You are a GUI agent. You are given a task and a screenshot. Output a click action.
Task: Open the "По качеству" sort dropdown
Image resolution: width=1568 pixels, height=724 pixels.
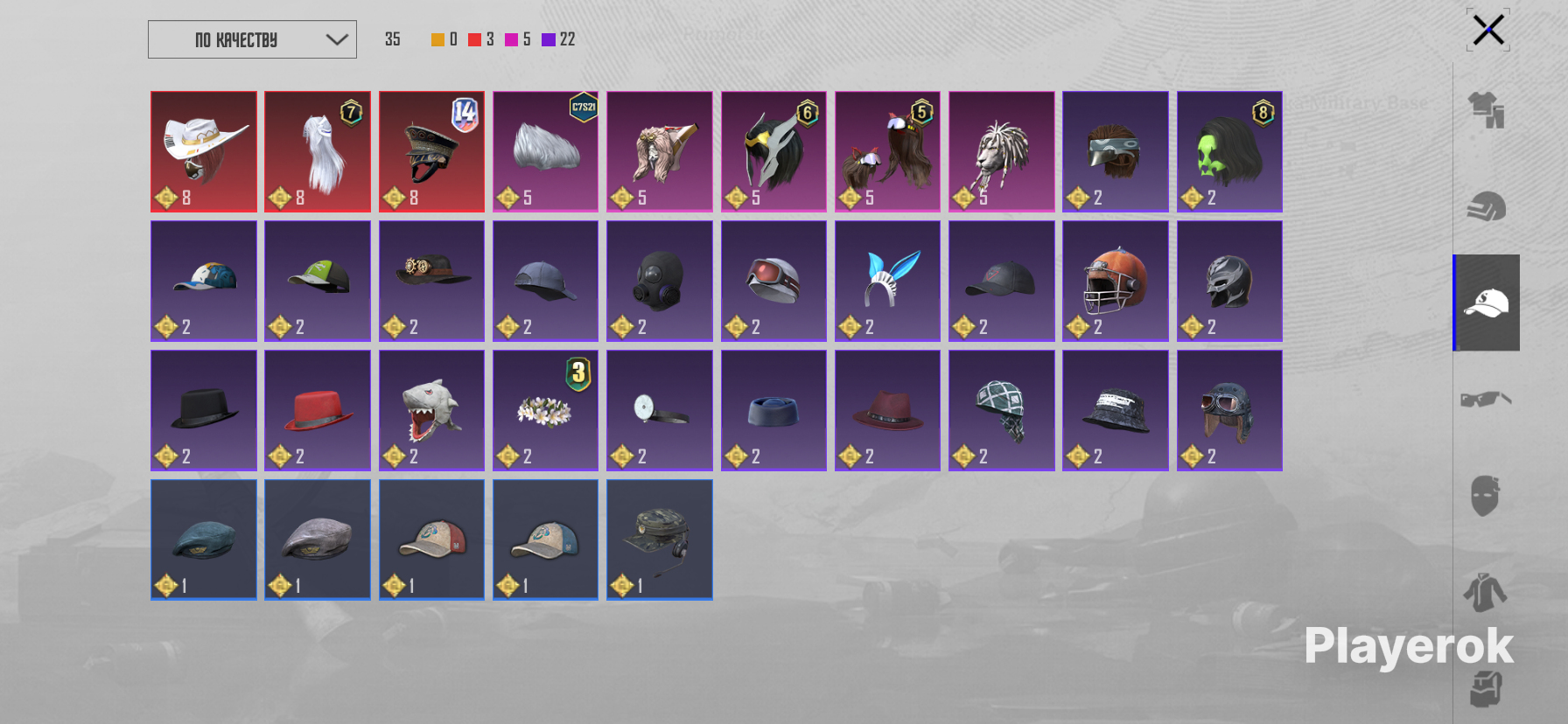pos(252,39)
